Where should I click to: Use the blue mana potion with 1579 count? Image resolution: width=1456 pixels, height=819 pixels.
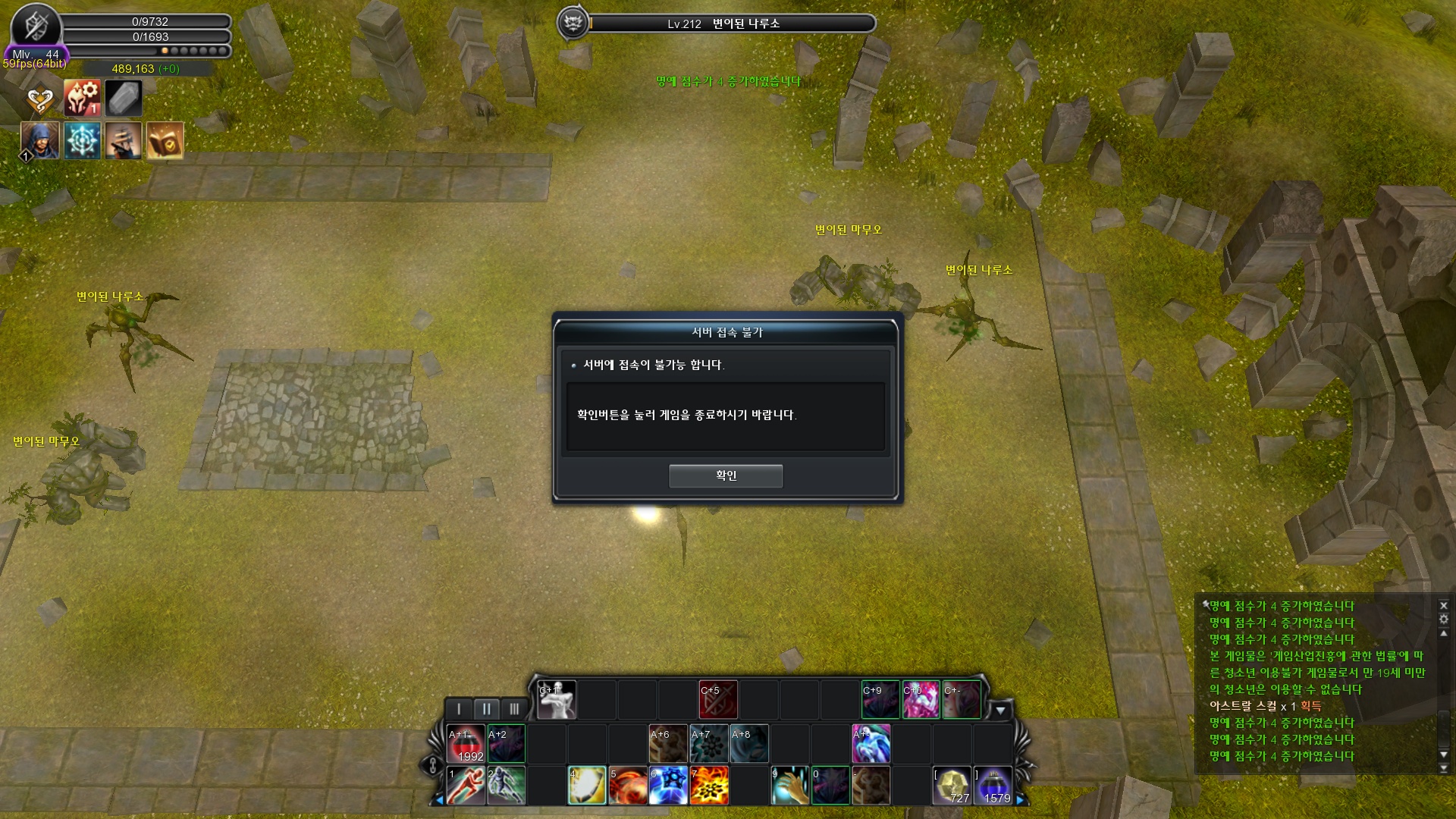993,786
